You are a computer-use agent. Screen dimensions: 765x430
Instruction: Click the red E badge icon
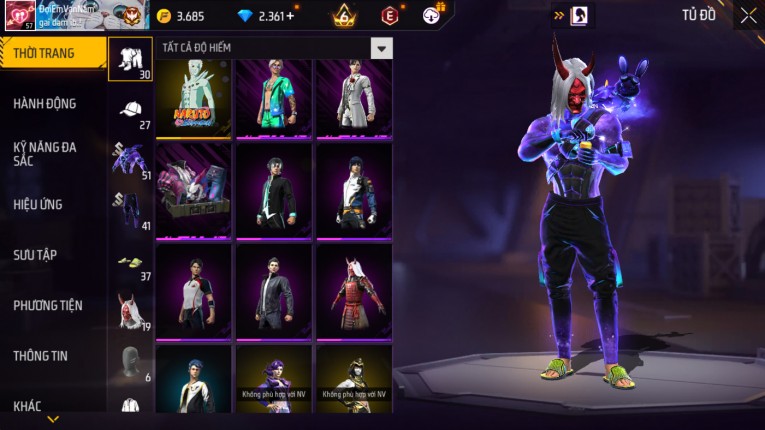click(x=390, y=16)
